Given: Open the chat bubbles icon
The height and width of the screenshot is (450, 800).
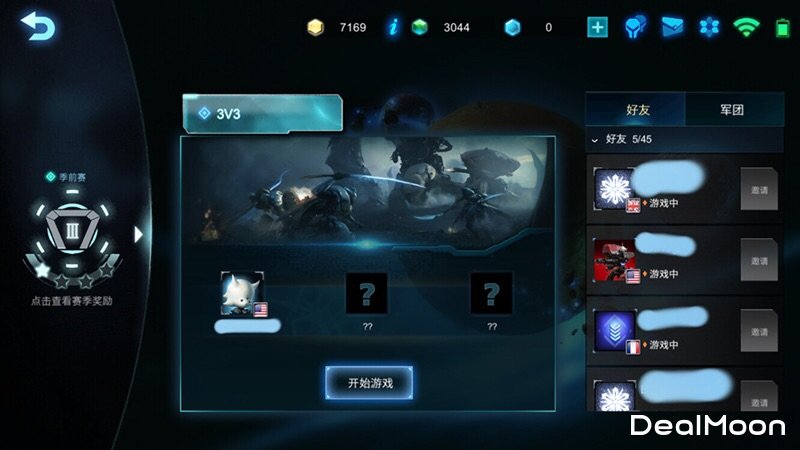Looking at the screenshot, I should pyautogui.click(x=635, y=27).
